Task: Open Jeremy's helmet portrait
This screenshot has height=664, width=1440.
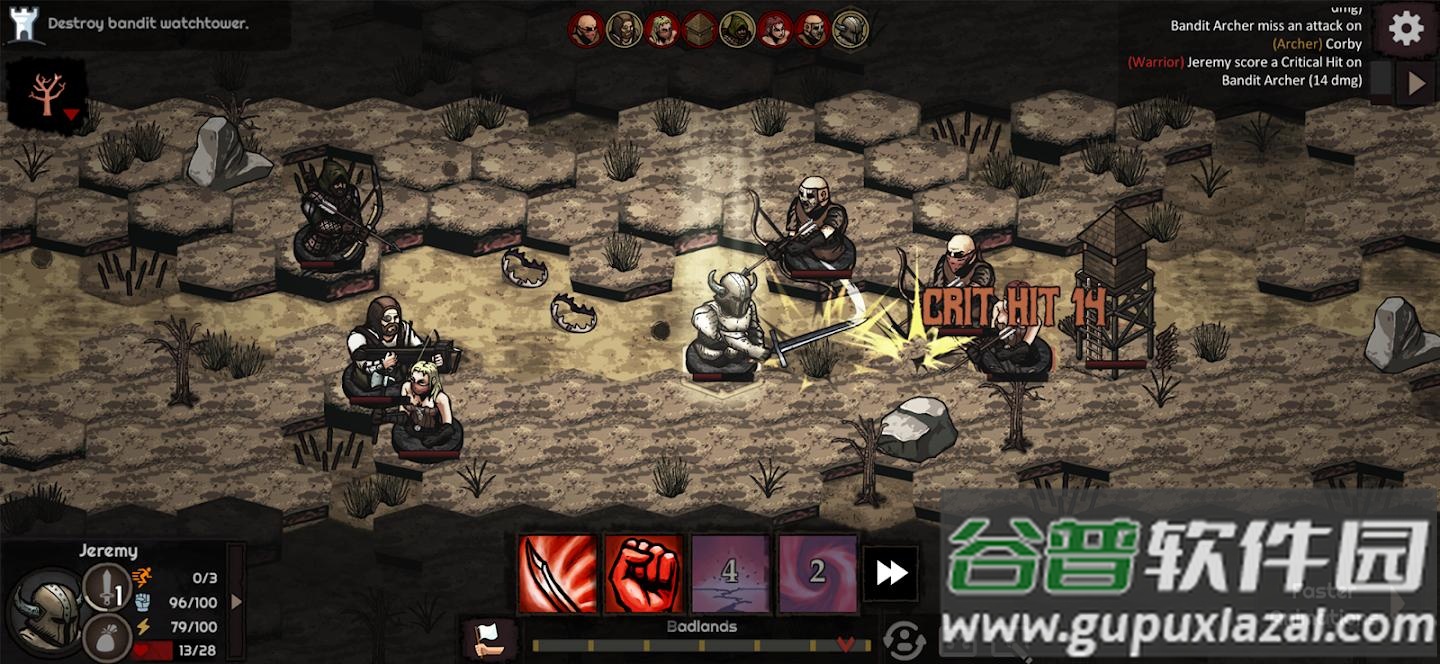Action: click(46, 610)
